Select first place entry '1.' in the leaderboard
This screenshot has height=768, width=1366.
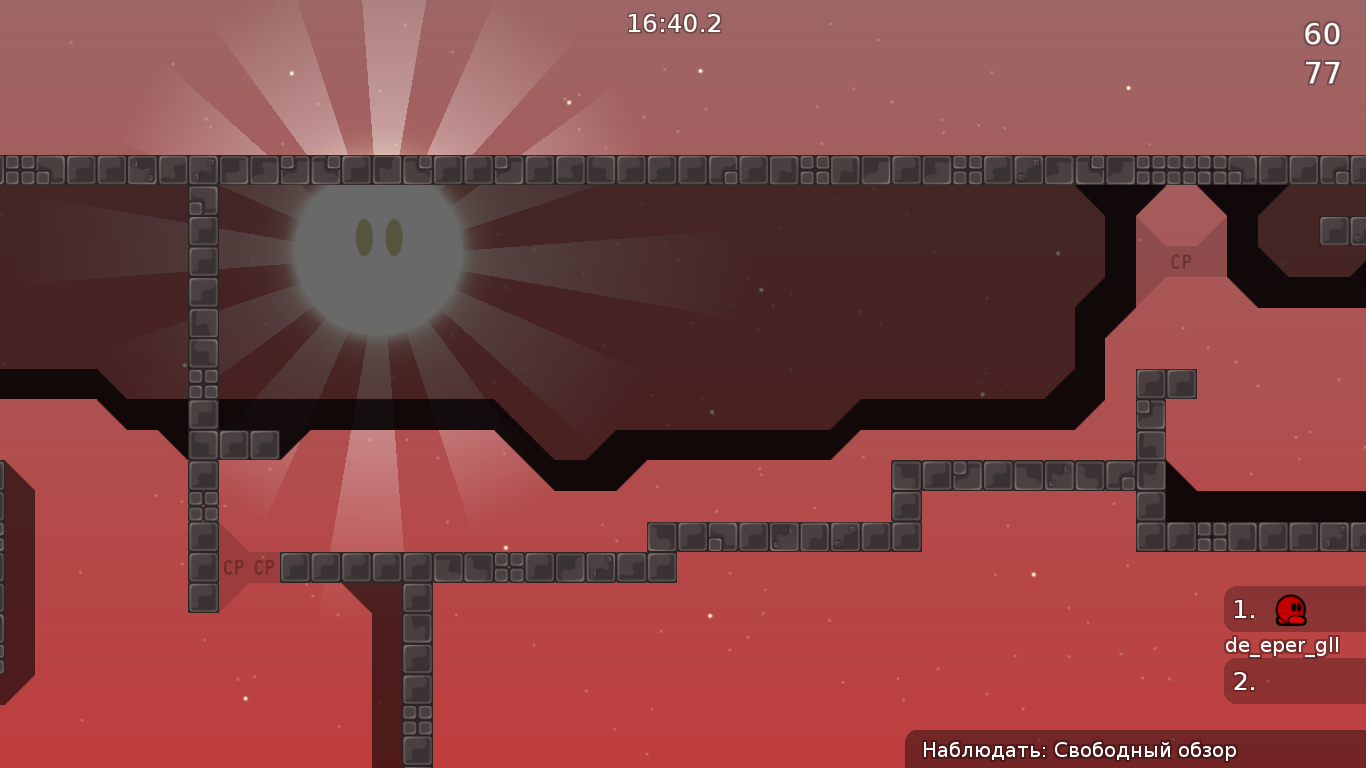1243,610
